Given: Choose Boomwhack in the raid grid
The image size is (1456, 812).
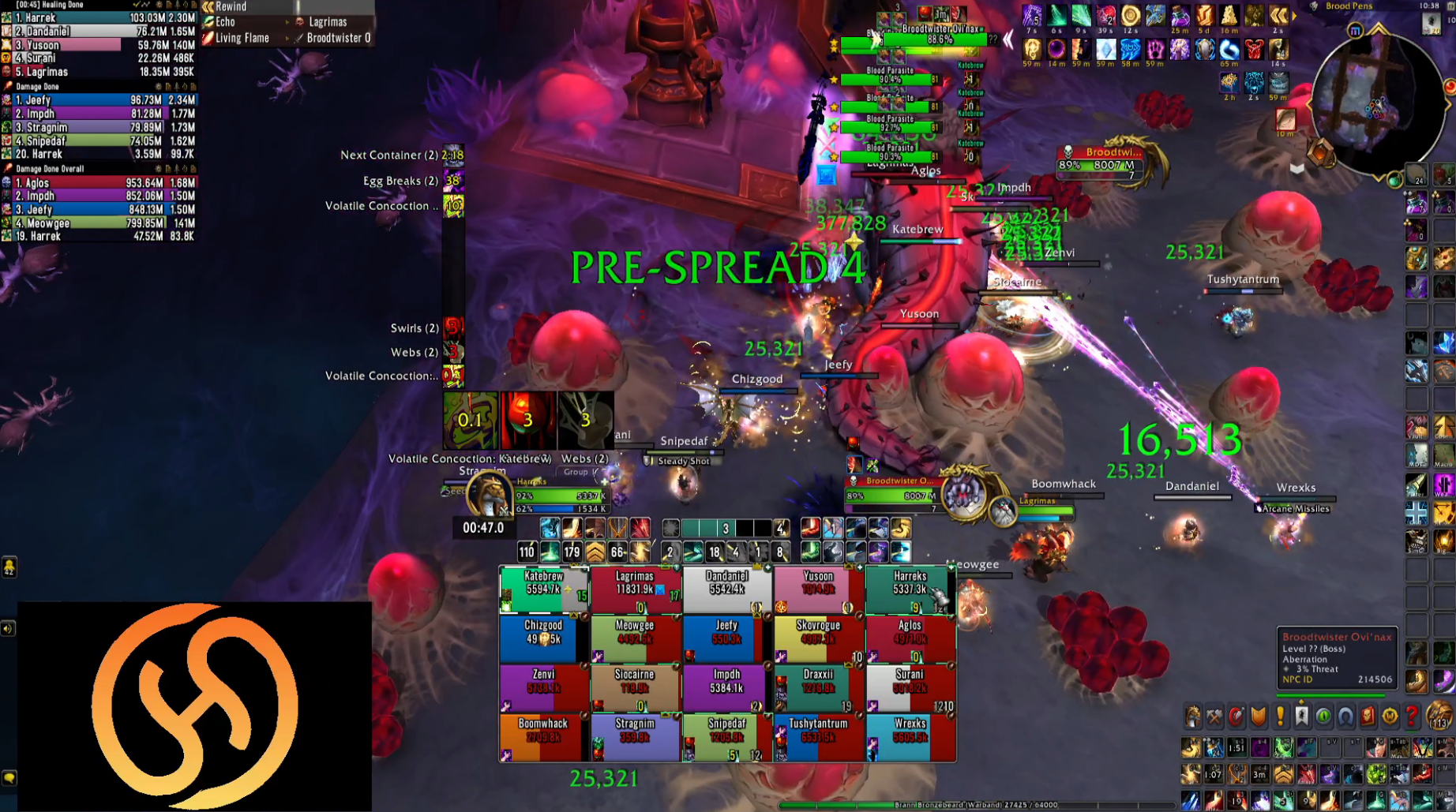Looking at the screenshot, I should (x=543, y=736).
